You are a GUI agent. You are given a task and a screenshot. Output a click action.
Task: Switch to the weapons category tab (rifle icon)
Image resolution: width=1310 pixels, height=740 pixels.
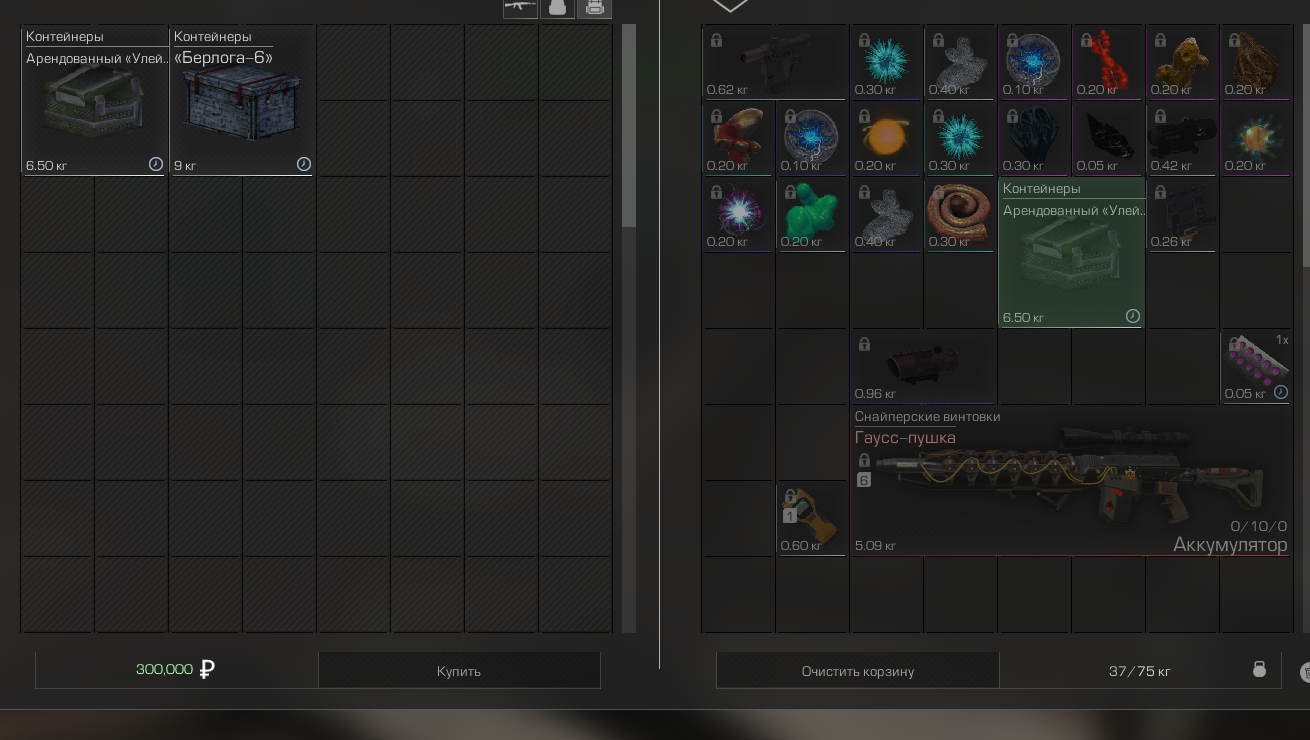(x=520, y=7)
